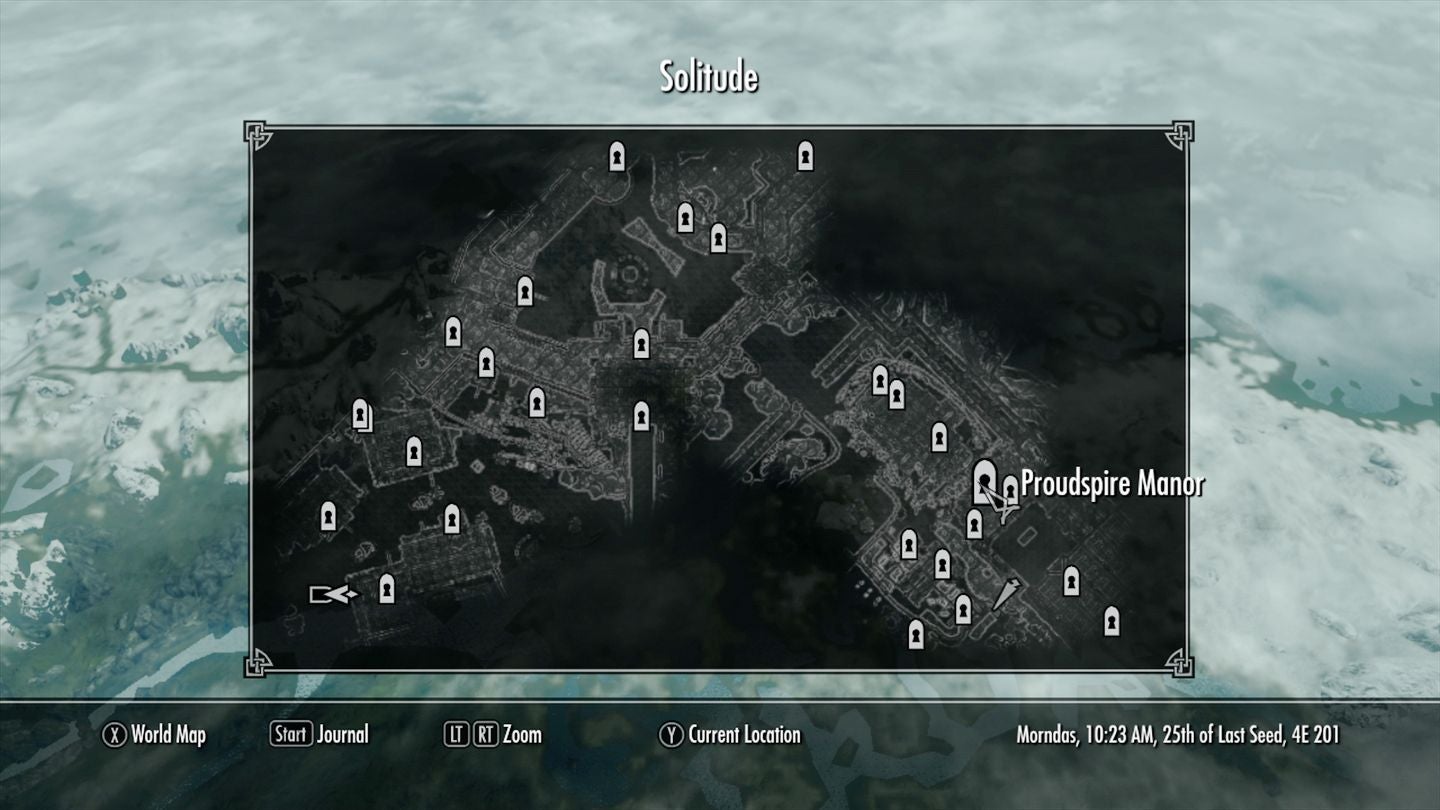Viewport: 1440px width, 810px height.
Task: Click the Proudspire Manor text label
Action: (1113, 487)
